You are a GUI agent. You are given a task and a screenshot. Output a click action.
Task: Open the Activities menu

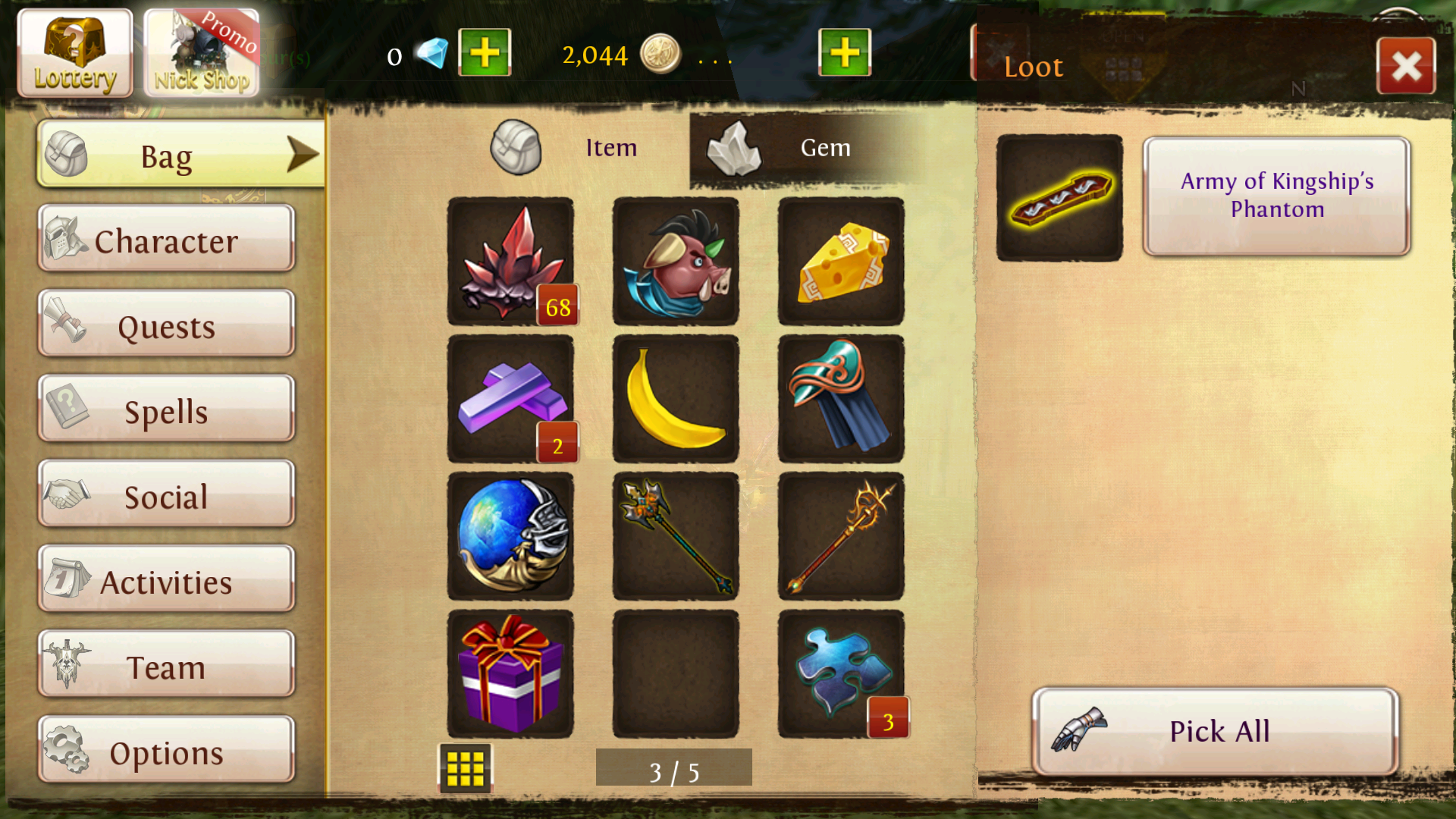click(166, 581)
